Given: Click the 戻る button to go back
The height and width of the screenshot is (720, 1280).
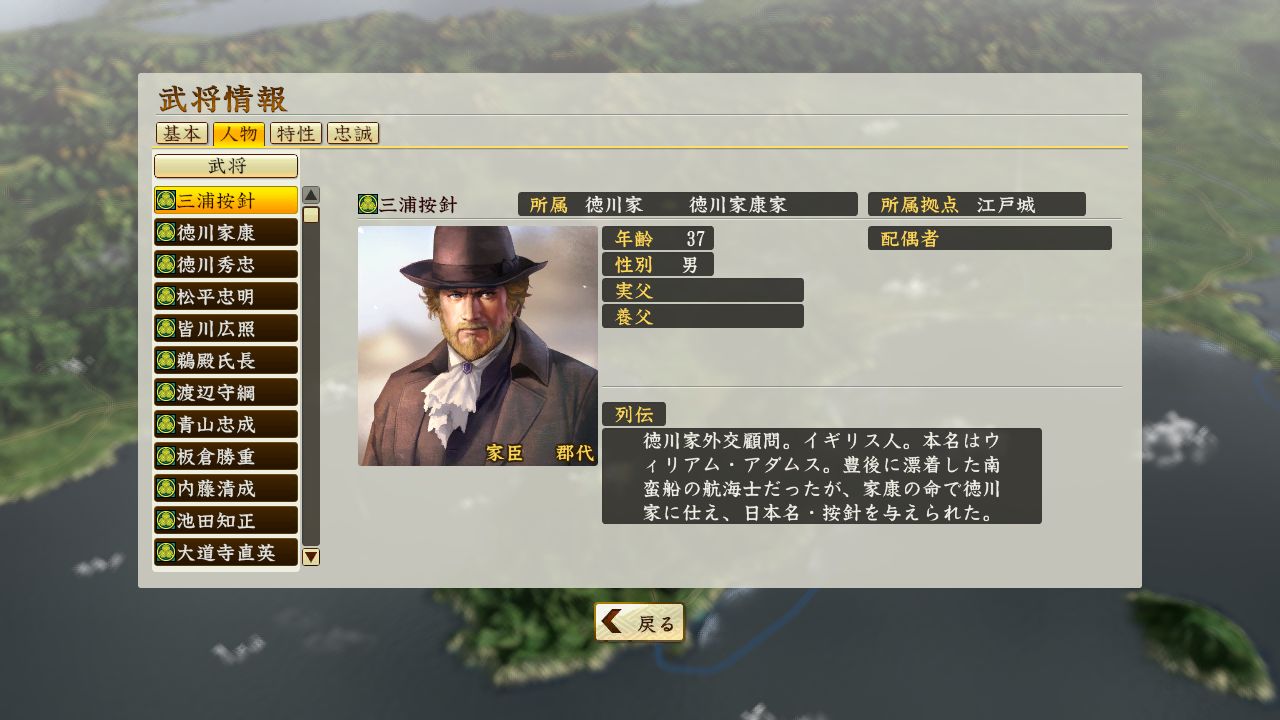Looking at the screenshot, I should click(640, 621).
